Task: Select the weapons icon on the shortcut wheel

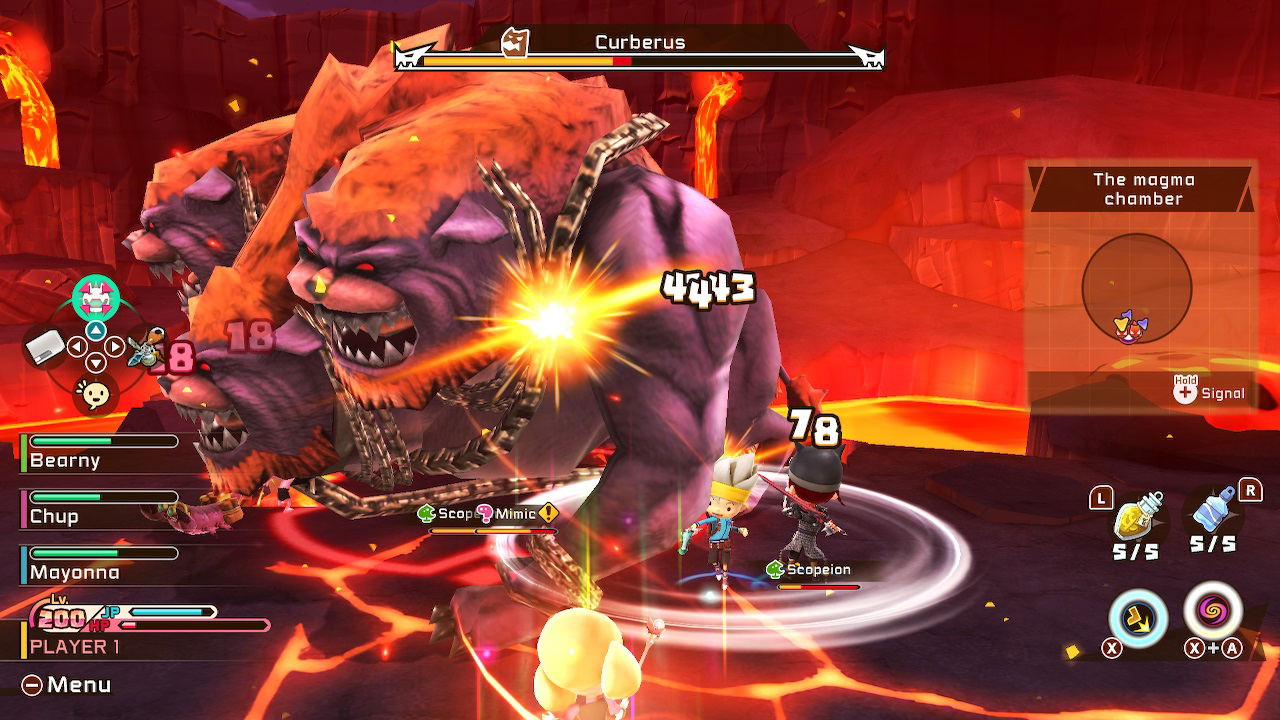Action: coord(146,348)
